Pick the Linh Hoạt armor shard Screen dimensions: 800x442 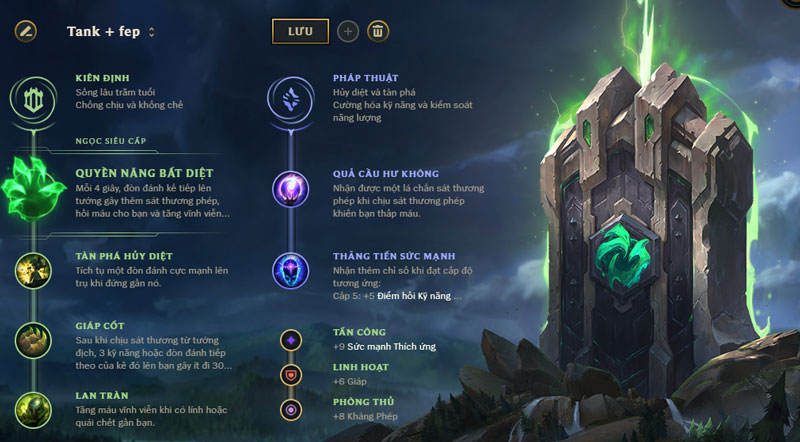click(x=291, y=375)
